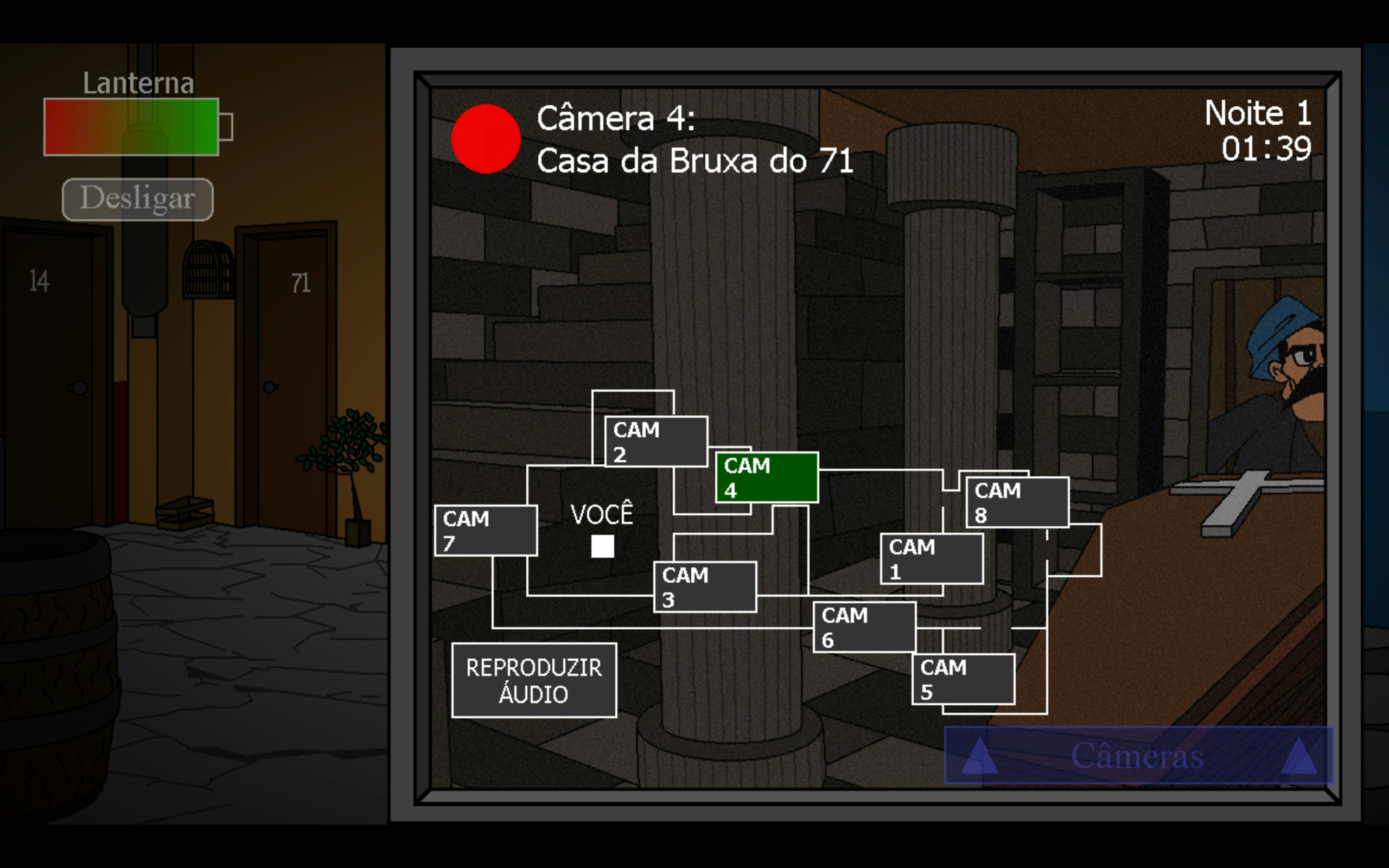The width and height of the screenshot is (1389, 868).
Task: Select CAM 7 on the left of the map
Action: coord(485,530)
